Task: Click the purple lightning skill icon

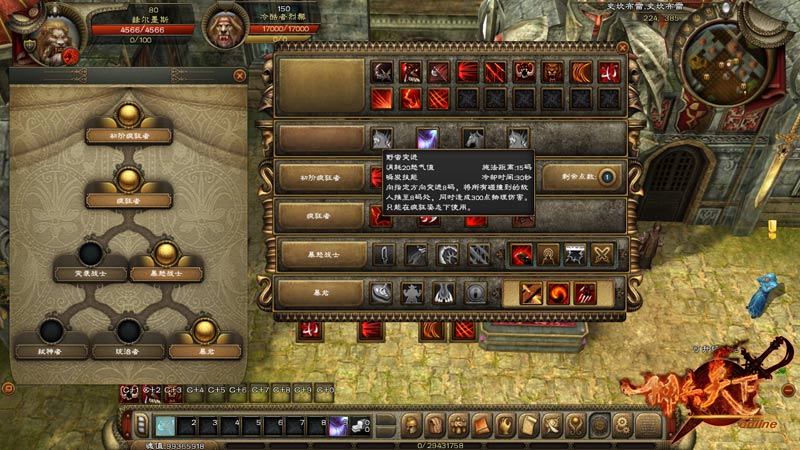Action: point(425,140)
